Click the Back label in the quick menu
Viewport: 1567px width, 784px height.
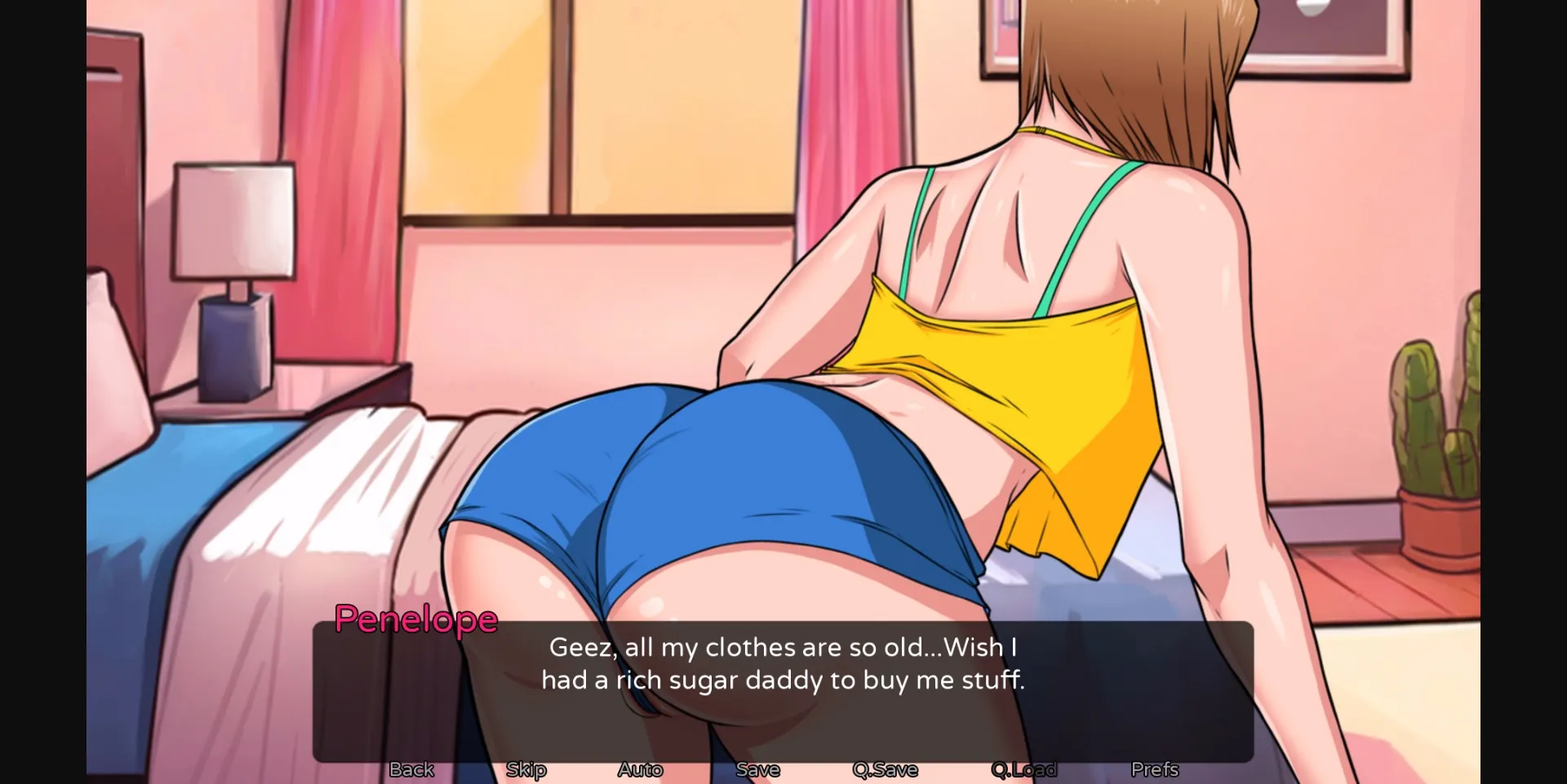411,768
